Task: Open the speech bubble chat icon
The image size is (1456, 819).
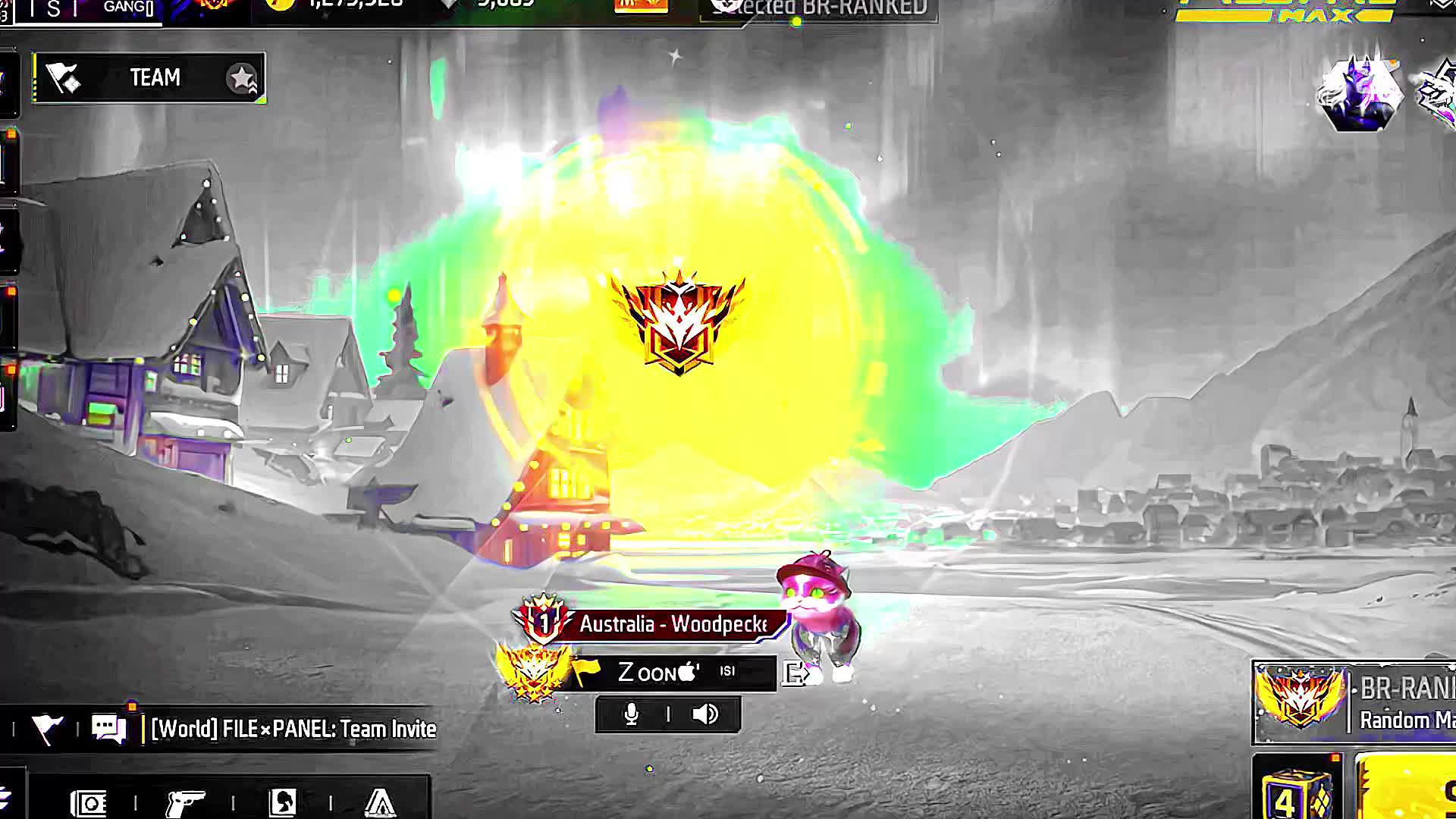Action: 109,729
